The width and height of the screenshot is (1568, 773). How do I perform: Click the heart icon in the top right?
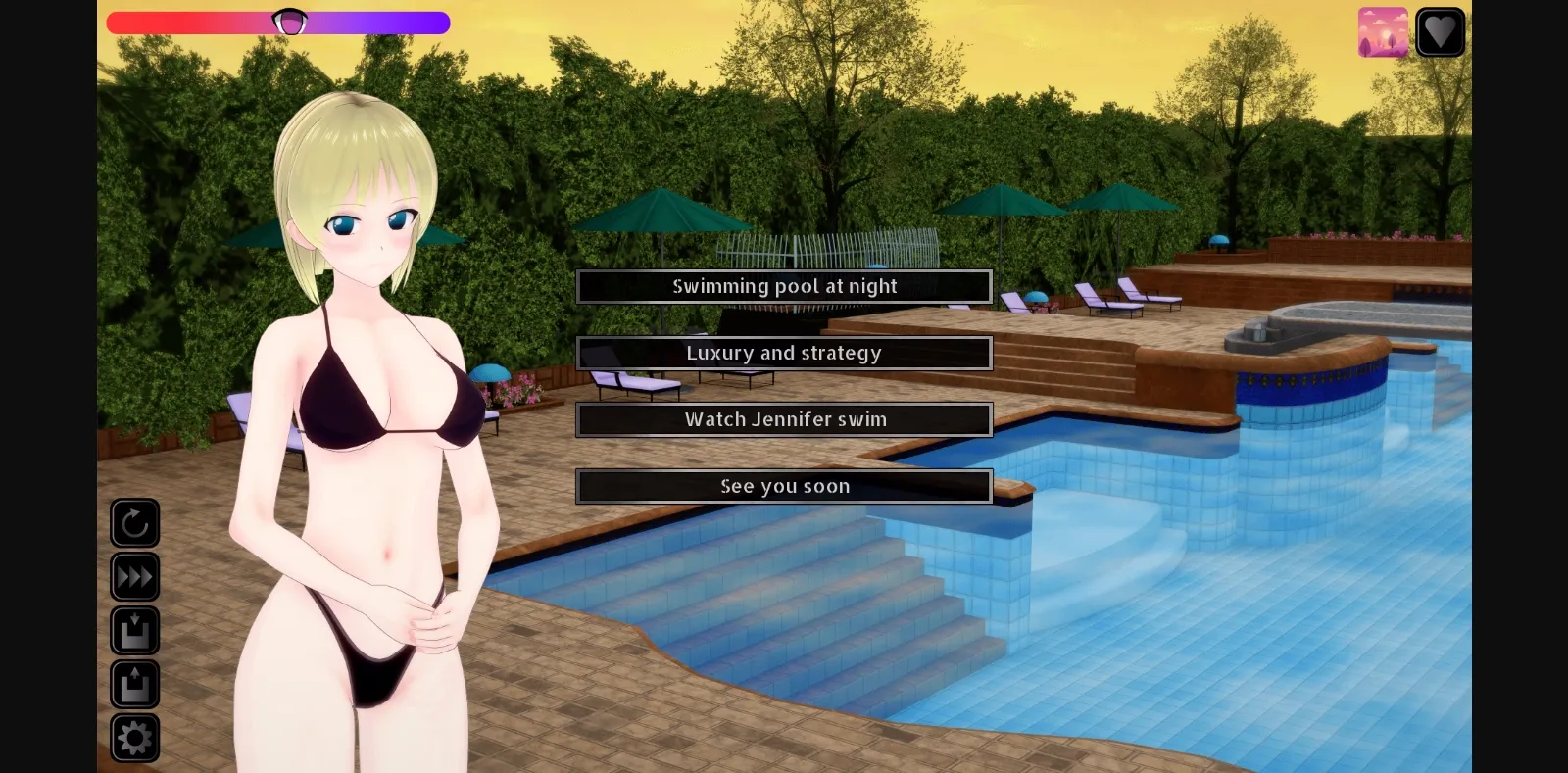click(1439, 31)
